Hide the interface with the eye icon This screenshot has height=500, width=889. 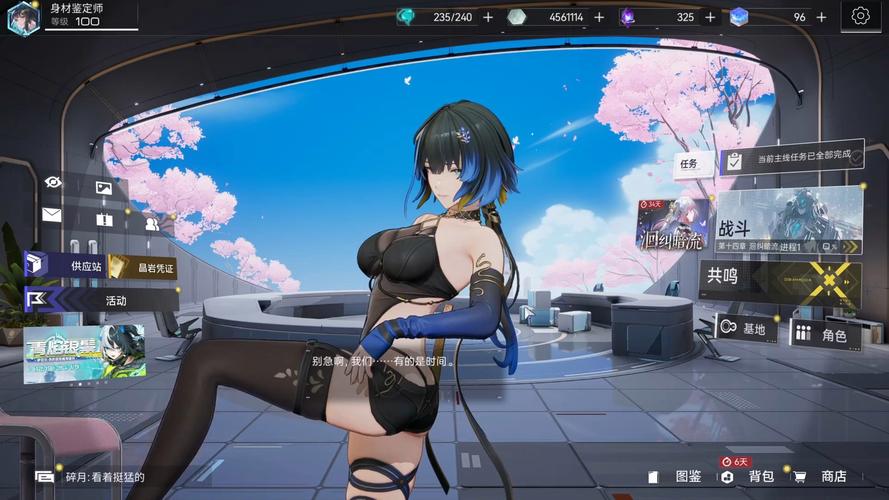[x=53, y=182]
